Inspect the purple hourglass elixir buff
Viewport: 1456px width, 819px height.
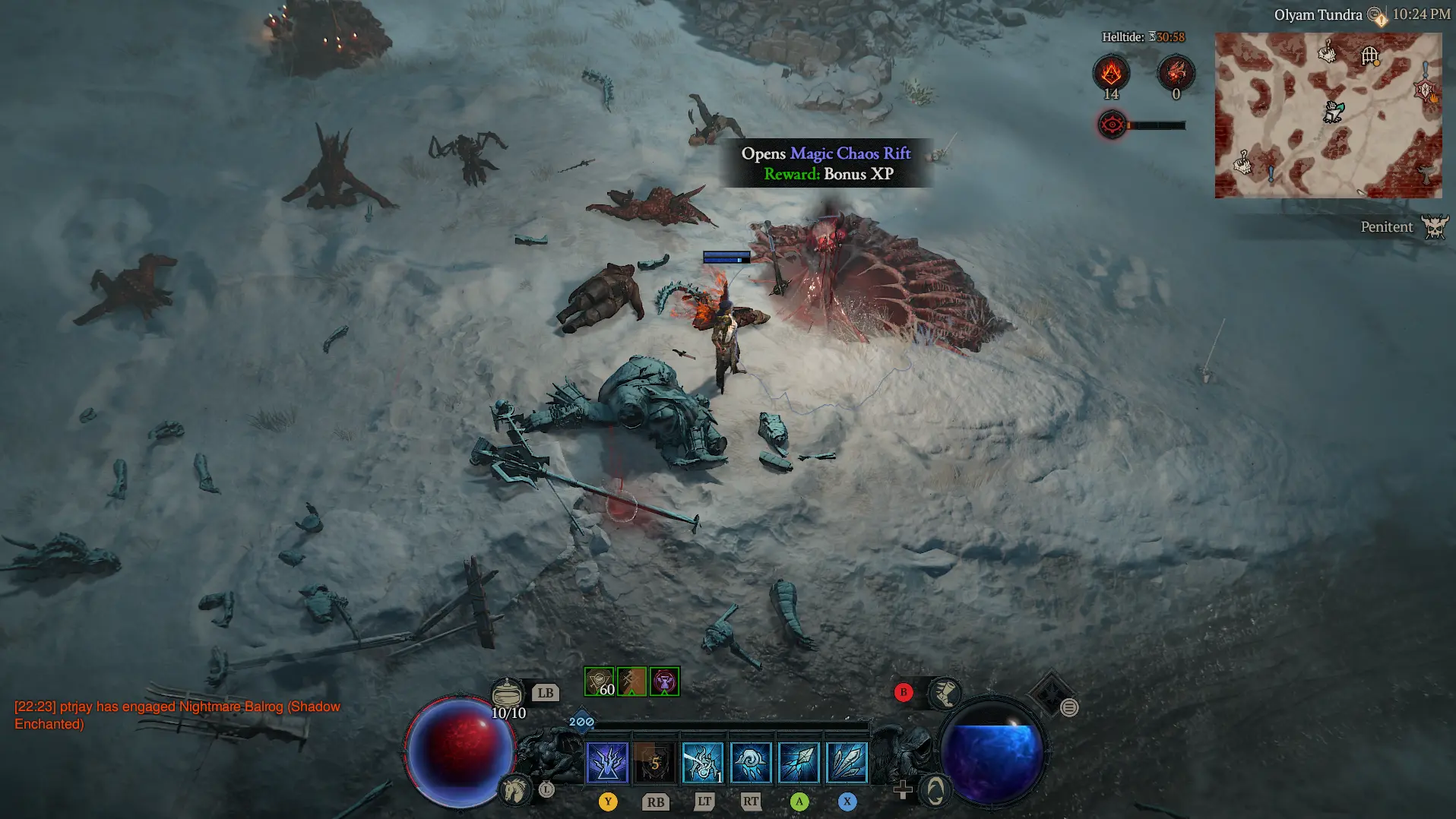point(665,681)
